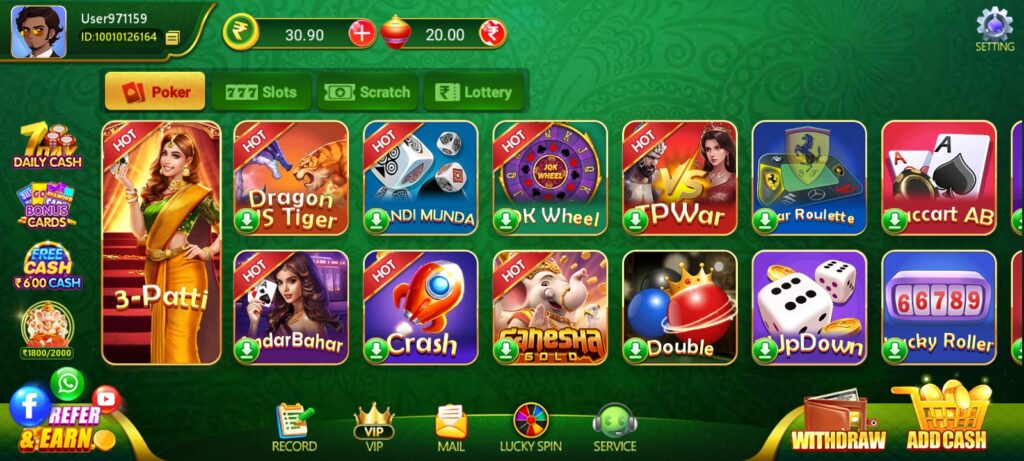View the VIP crown section
Image resolution: width=1024 pixels, height=461 pixels.
click(374, 427)
